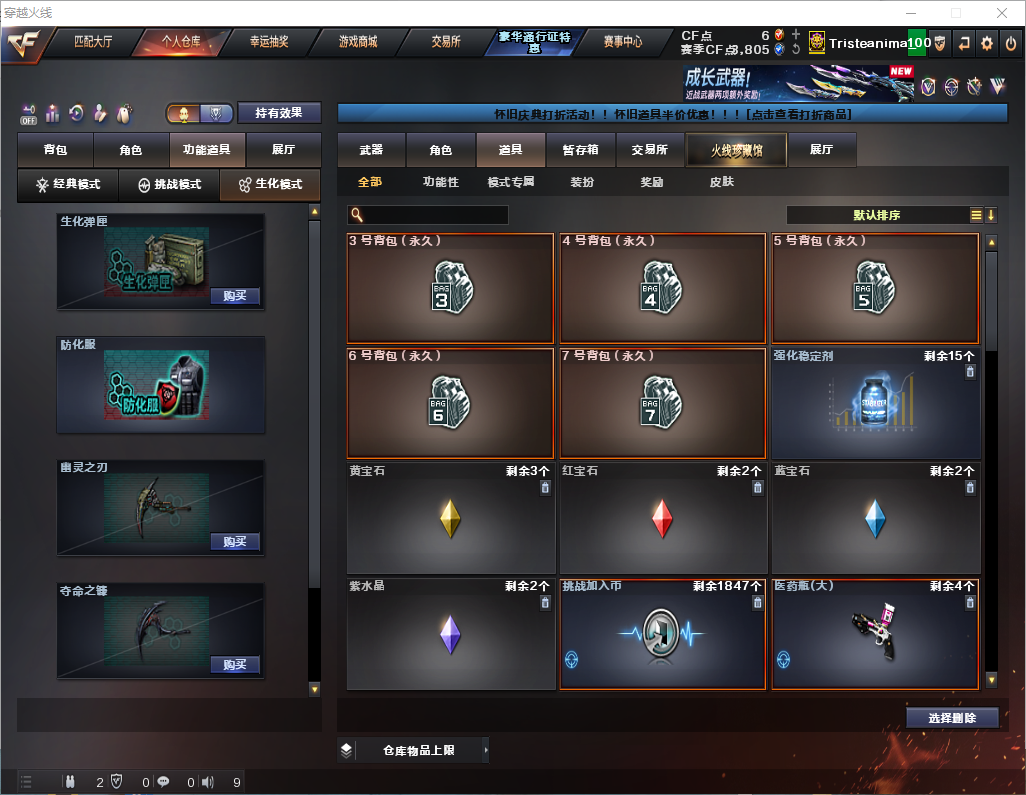Screen dimensions: 1026x795
Task: Switch to the 暂存箱 tab
Action: point(580,150)
